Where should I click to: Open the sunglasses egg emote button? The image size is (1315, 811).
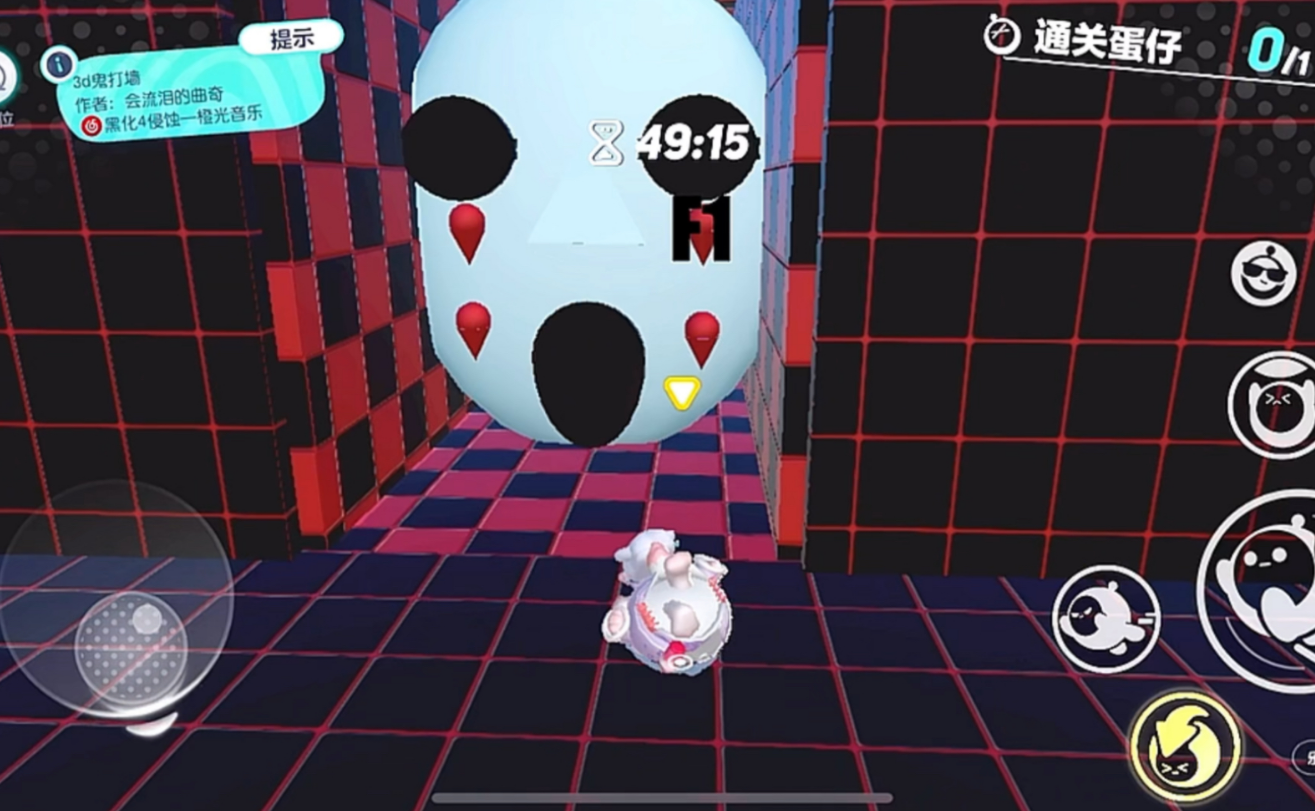click(1263, 272)
